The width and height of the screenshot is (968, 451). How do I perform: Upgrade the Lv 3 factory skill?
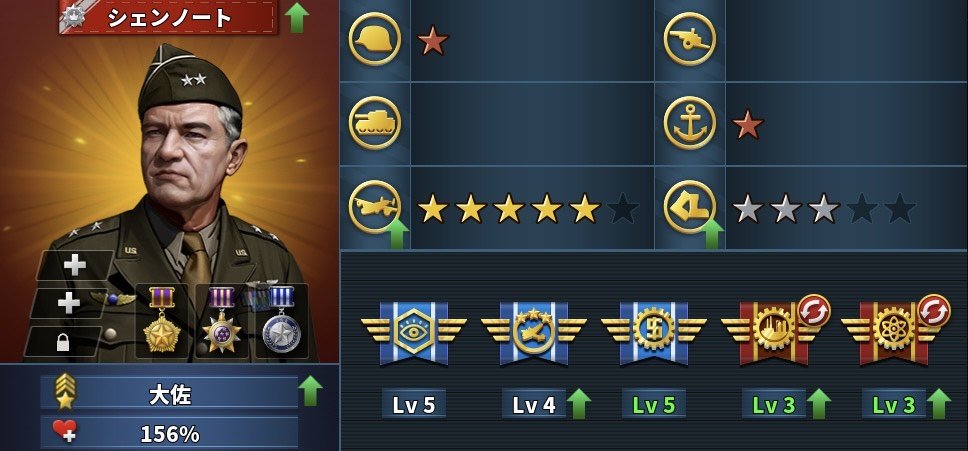tap(819, 404)
